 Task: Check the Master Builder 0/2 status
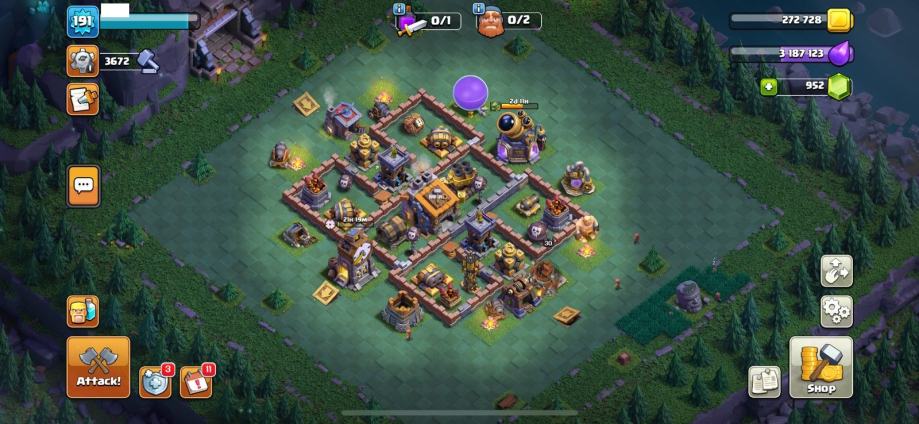[507, 20]
